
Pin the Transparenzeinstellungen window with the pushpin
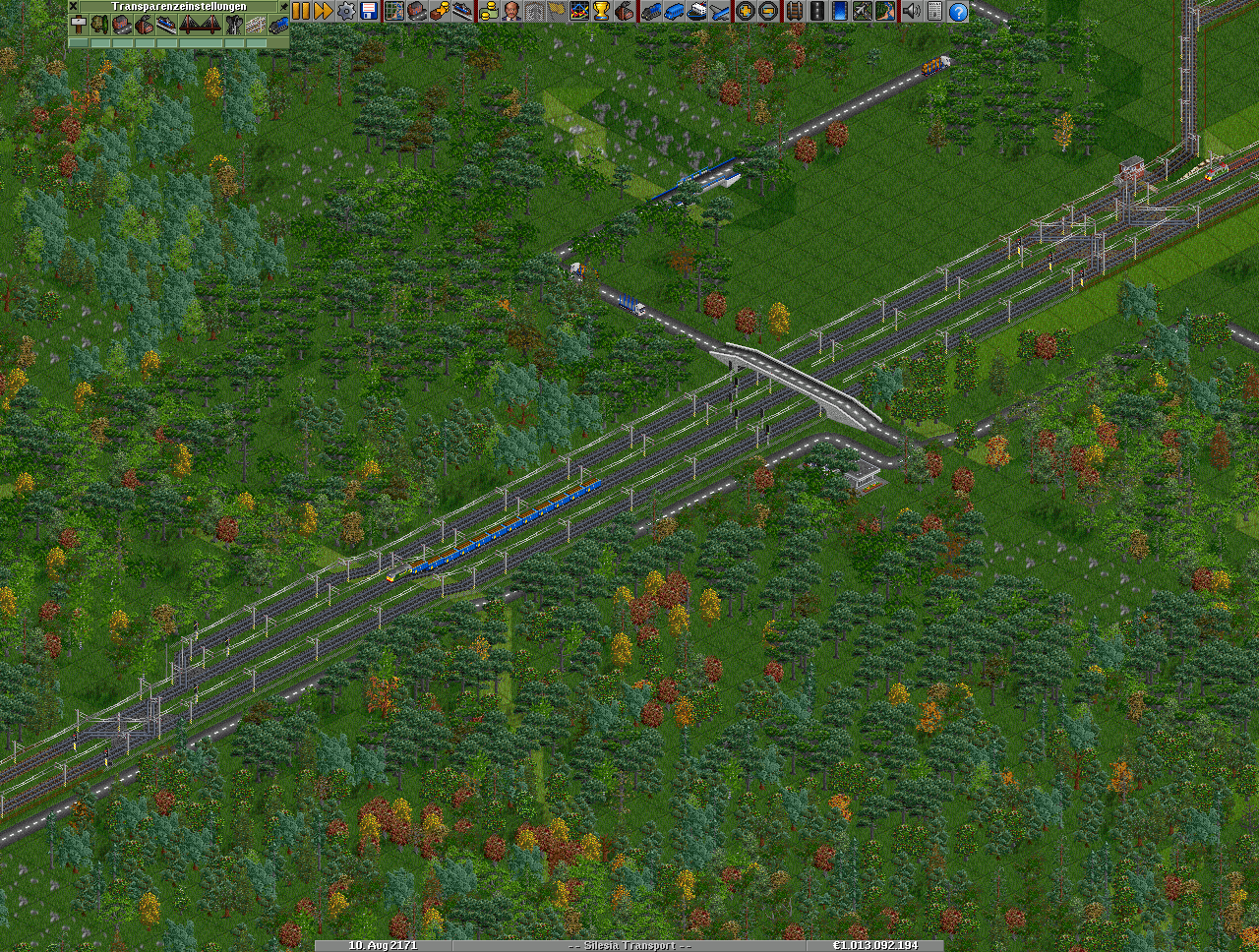click(x=284, y=6)
